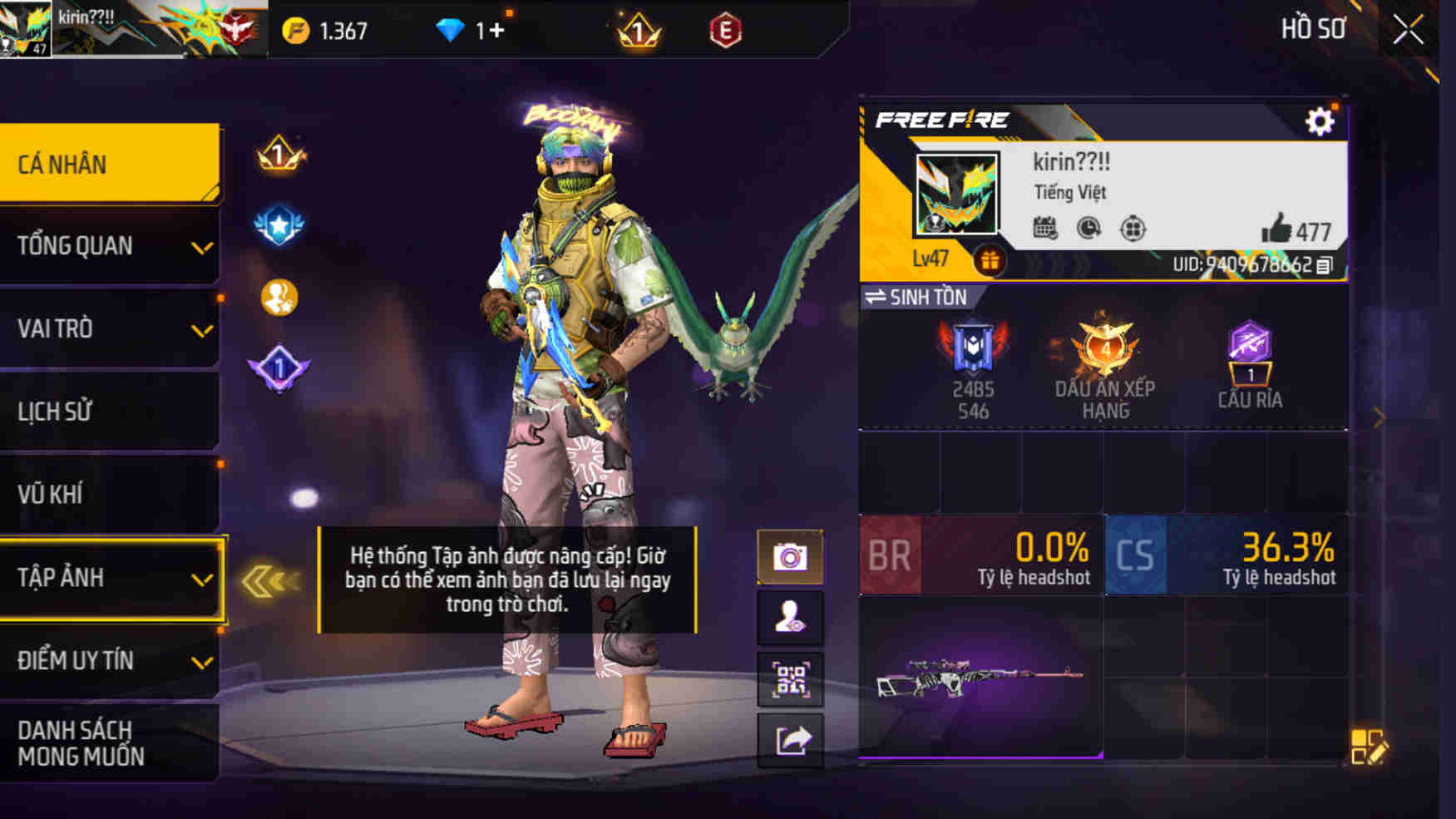Image resolution: width=1456 pixels, height=819 pixels.
Task: Open the QR code scanner icon
Action: pos(790,677)
